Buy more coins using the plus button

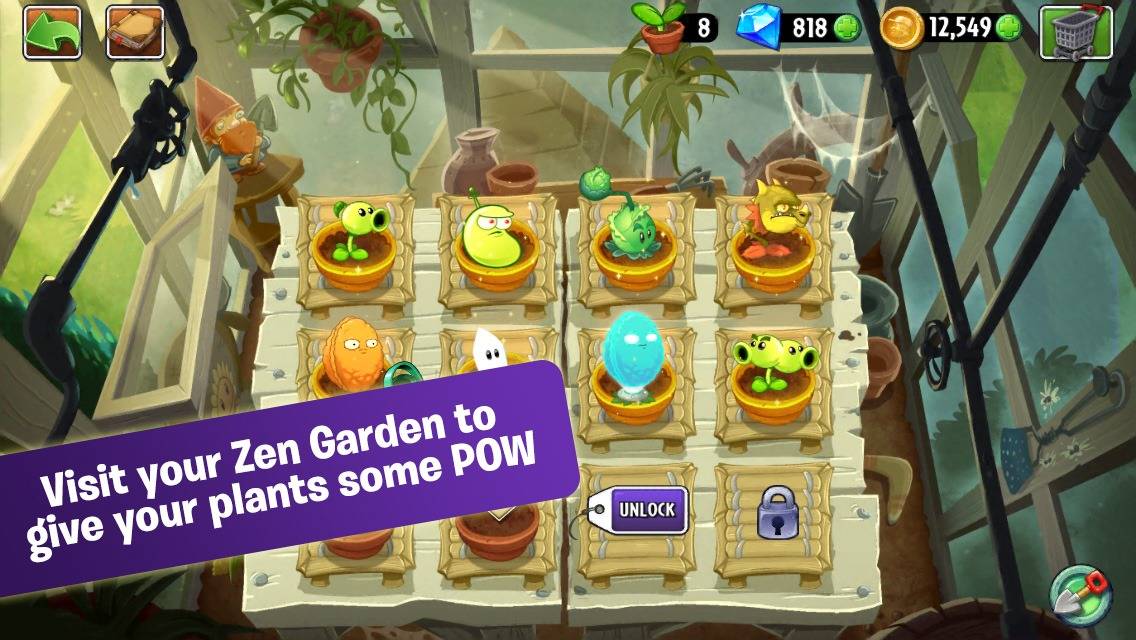pos(1009,27)
